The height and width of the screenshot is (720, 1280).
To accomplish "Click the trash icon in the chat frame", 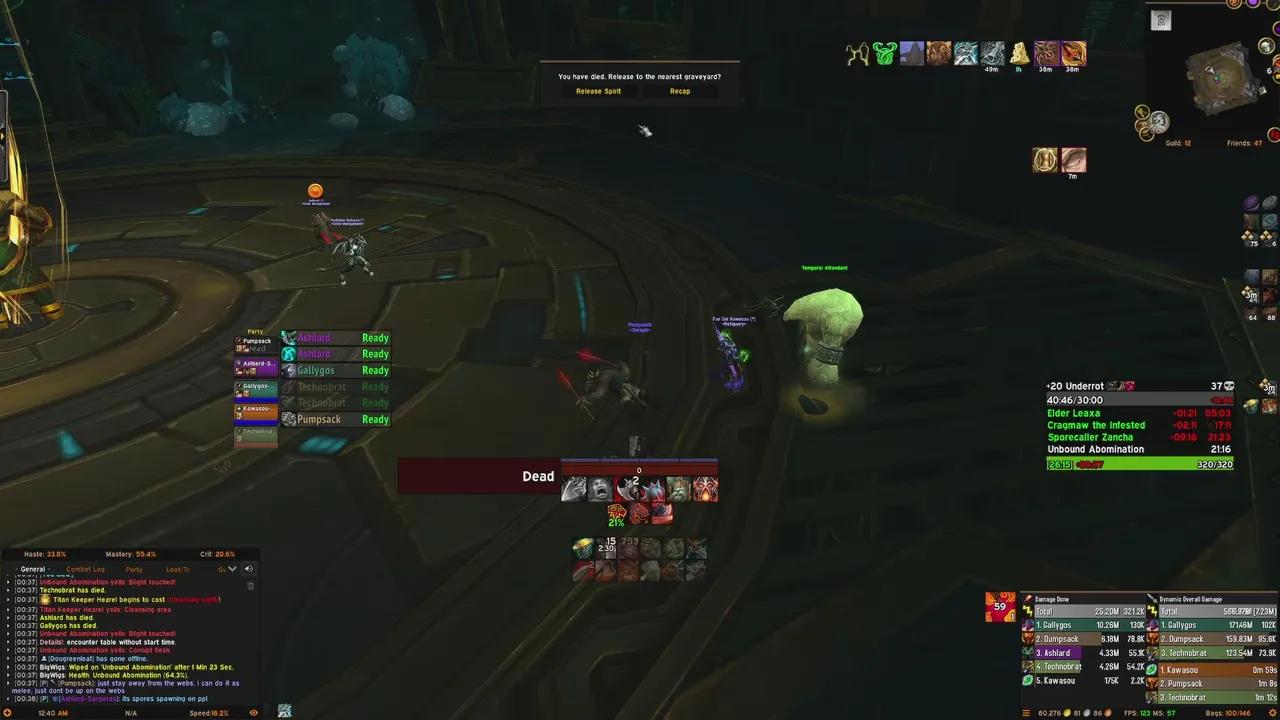I will (x=250, y=585).
